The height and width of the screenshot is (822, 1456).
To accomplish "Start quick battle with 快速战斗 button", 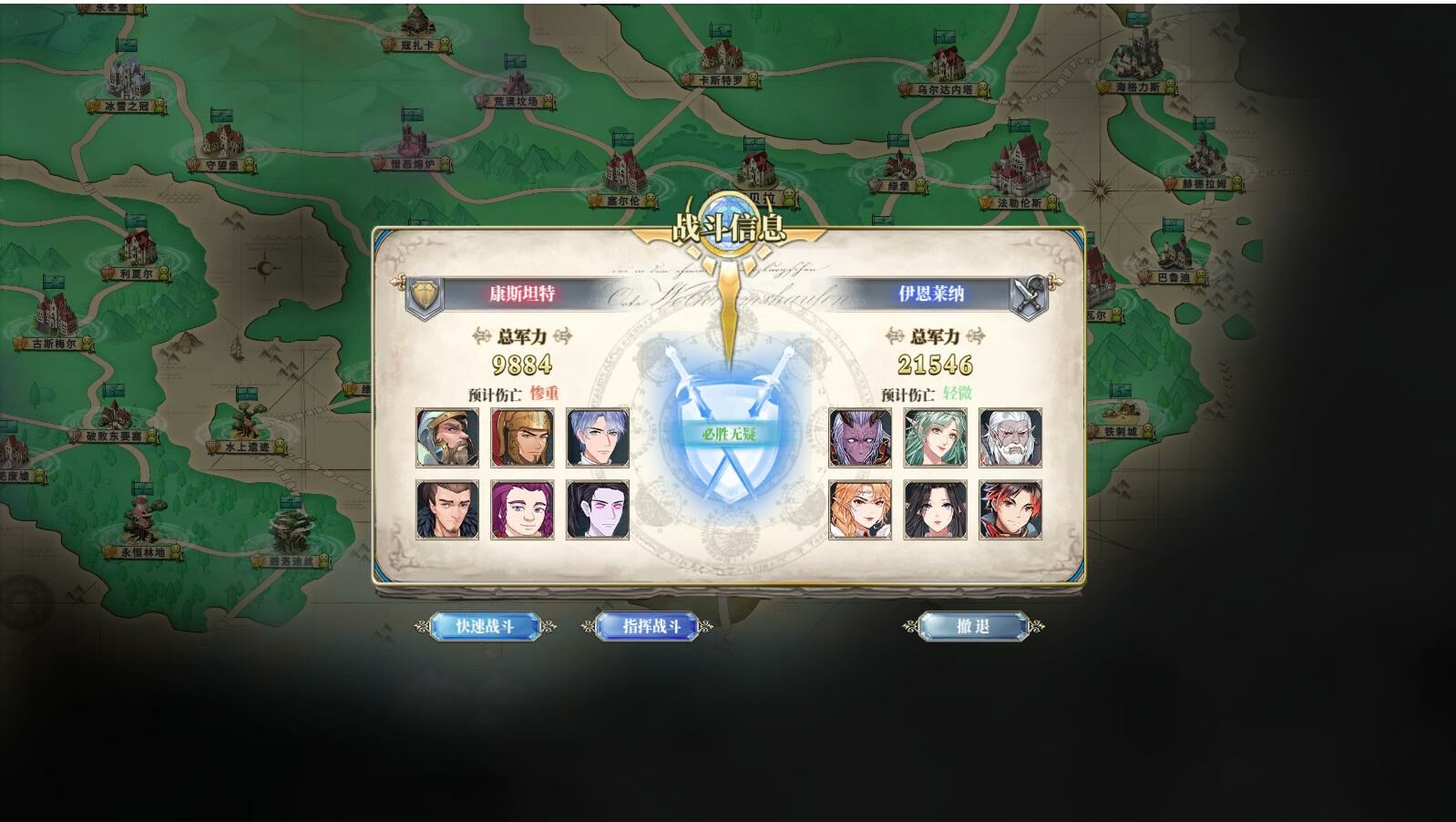I will [x=485, y=626].
